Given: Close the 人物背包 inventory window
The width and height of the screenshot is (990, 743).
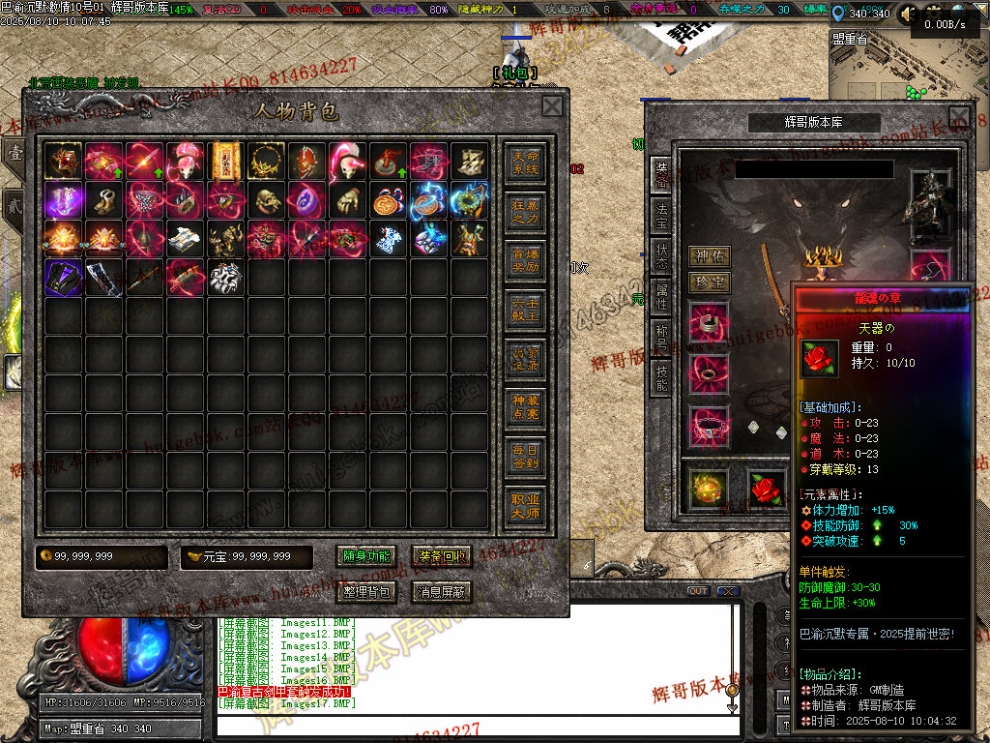Looking at the screenshot, I should (x=552, y=107).
